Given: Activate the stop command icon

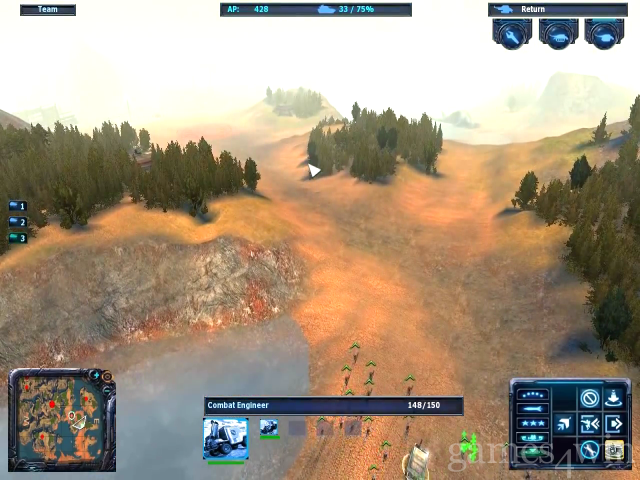Looking at the screenshot, I should [x=590, y=398].
